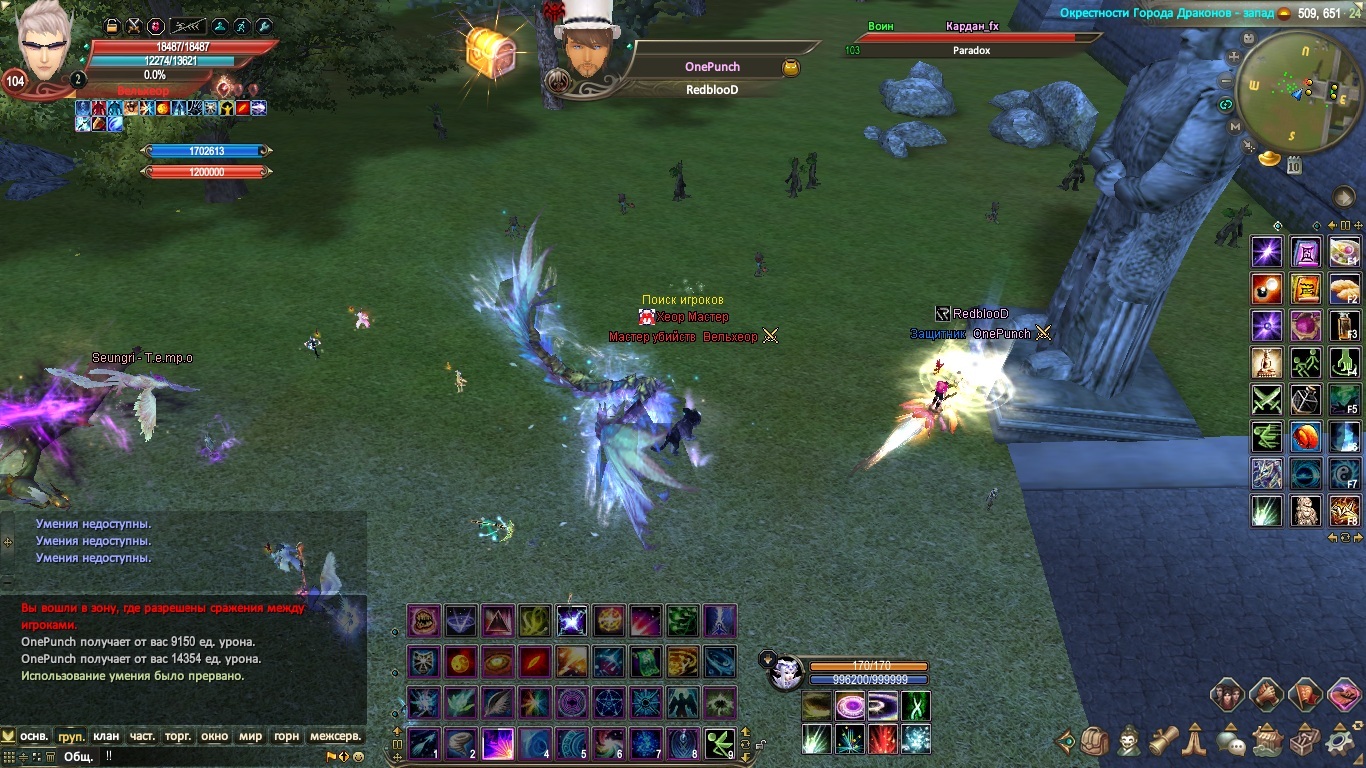Select the мир chat tab
Image resolution: width=1366 pixels, height=768 pixels.
[x=250, y=736]
